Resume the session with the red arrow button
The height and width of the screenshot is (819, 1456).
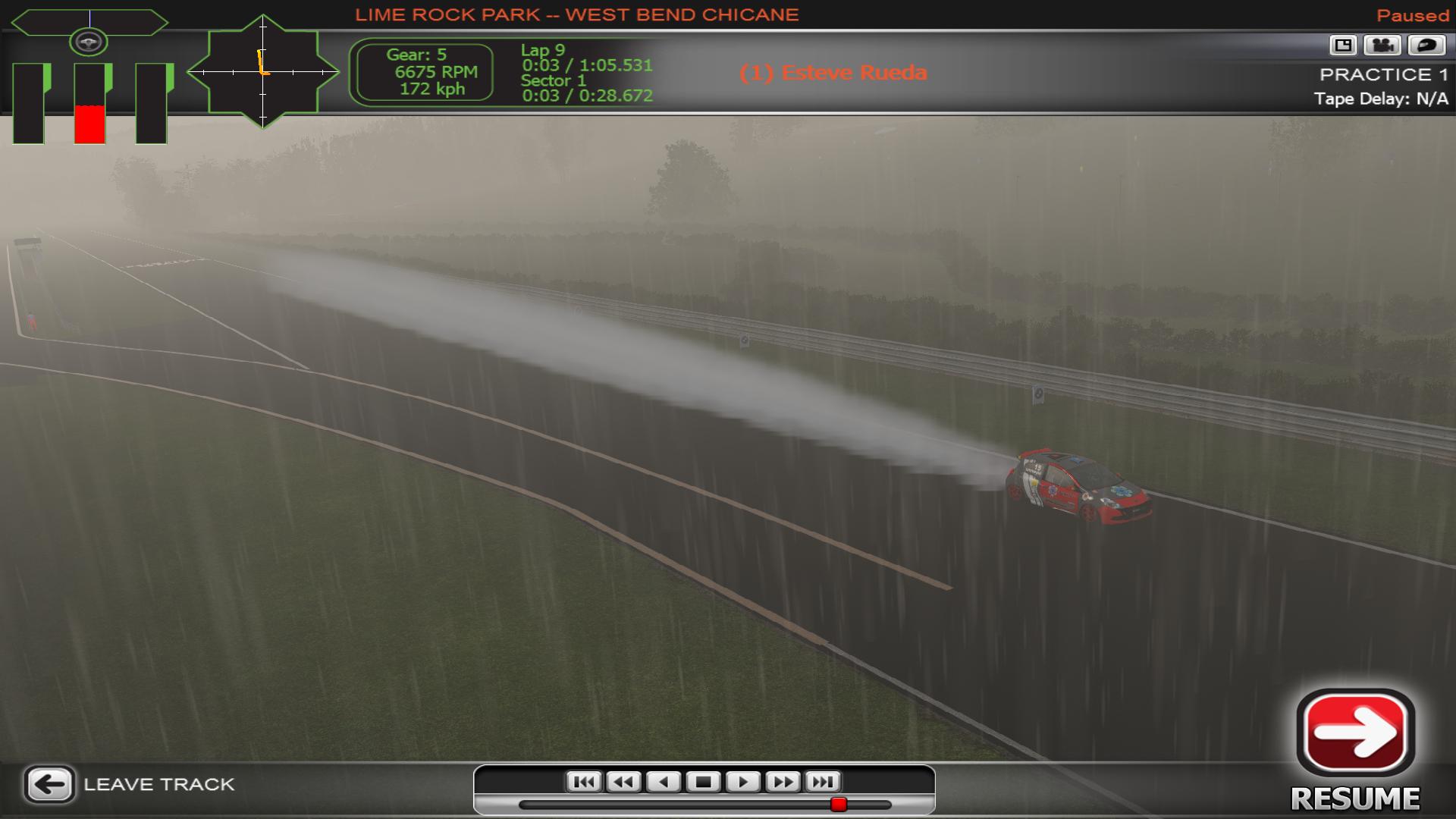point(1356,733)
